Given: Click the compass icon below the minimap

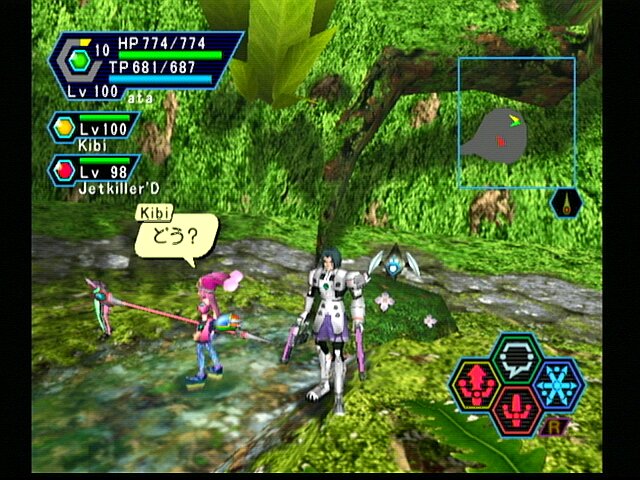Looking at the screenshot, I should [567, 203].
